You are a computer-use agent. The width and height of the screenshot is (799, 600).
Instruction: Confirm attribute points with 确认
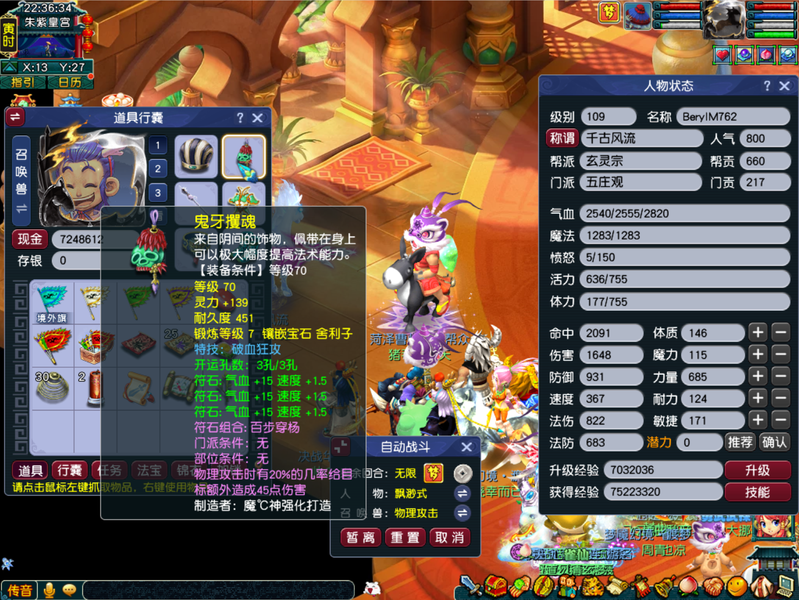(x=774, y=441)
